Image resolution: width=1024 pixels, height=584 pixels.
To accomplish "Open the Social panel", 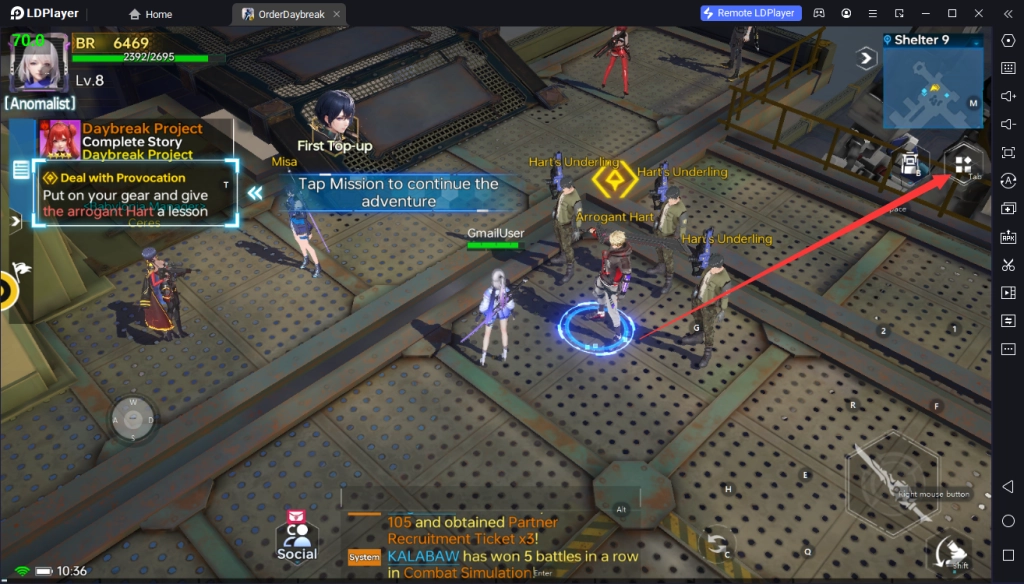I will (x=297, y=538).
